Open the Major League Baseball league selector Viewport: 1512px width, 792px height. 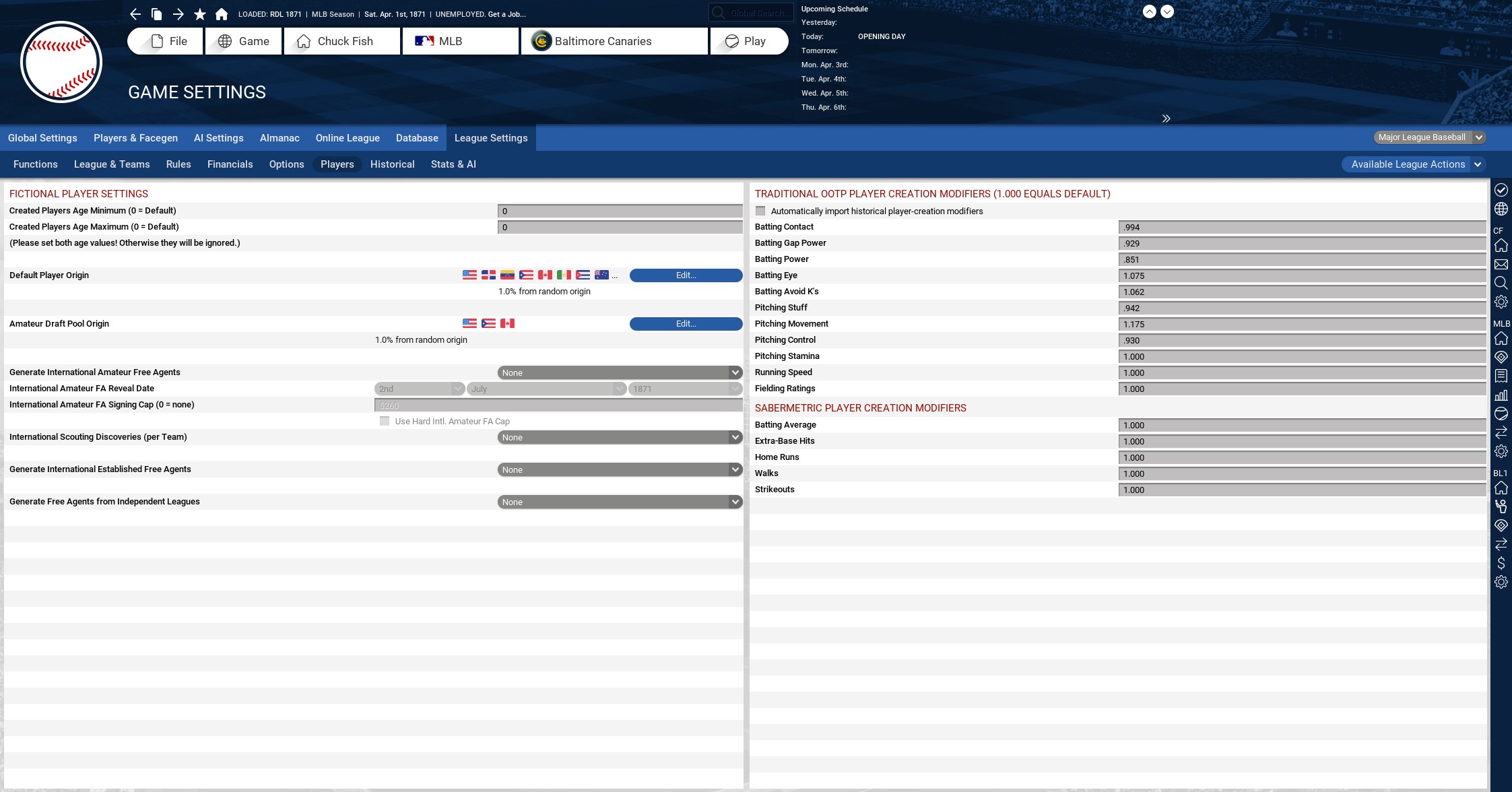[x=1428, y=137]
